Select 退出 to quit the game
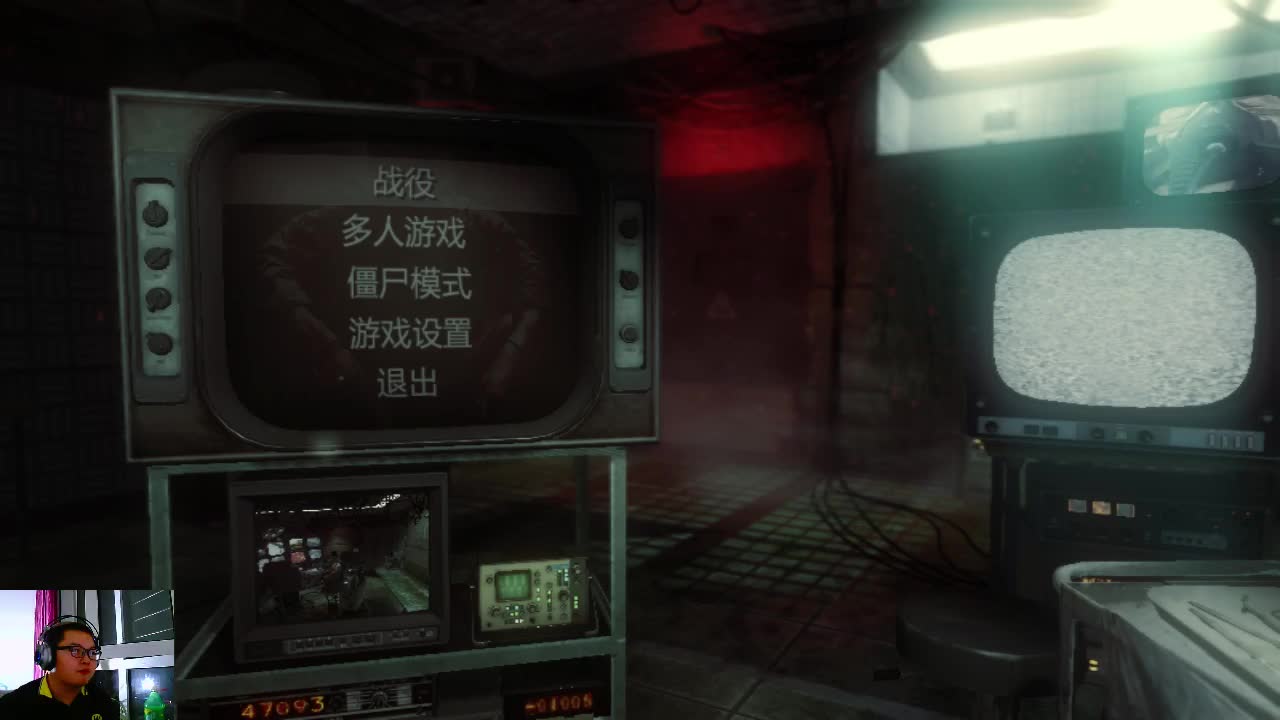Screen dimensions: 1280x720 tap(407, 383)
